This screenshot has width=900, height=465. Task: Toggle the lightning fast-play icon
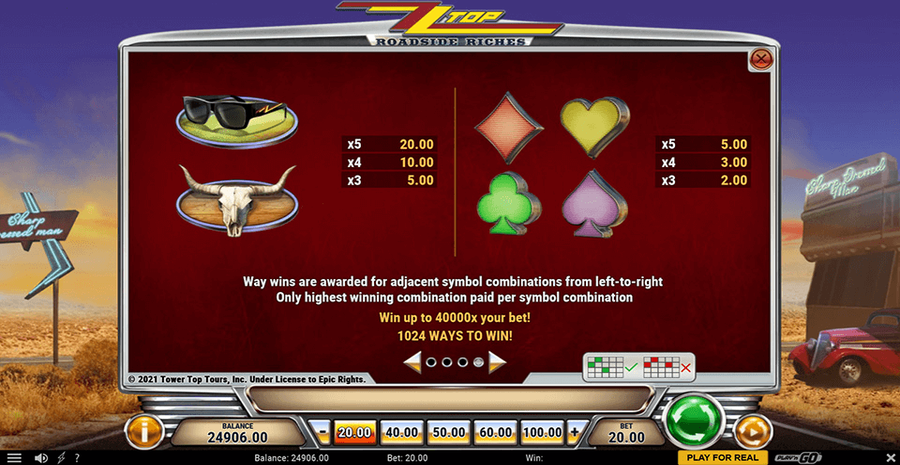pos(62,458)
